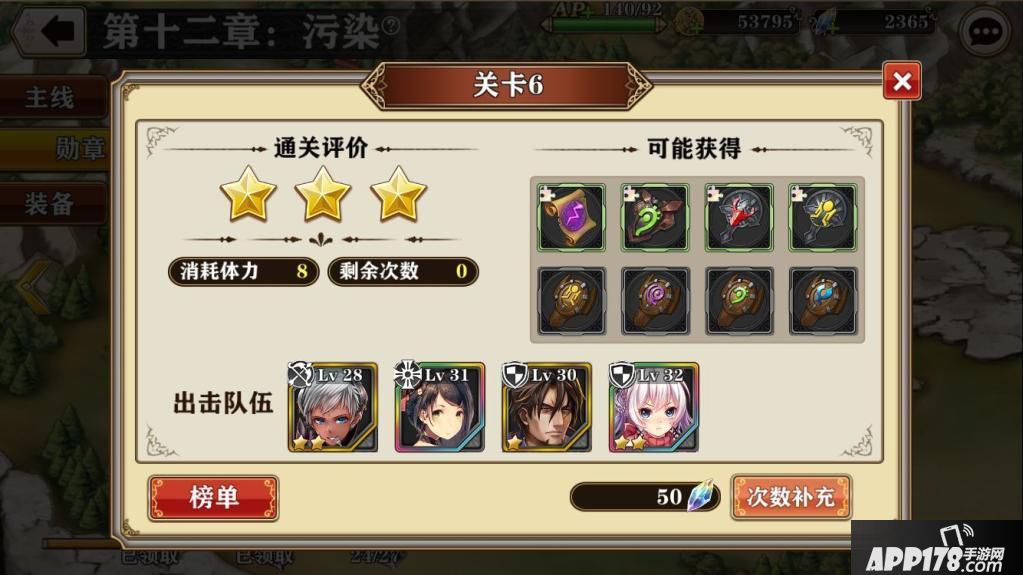Open the chat speech bubble
The width and height of the screenshot is (1023, 575).
pyautogui.click(x=984, y=32)
